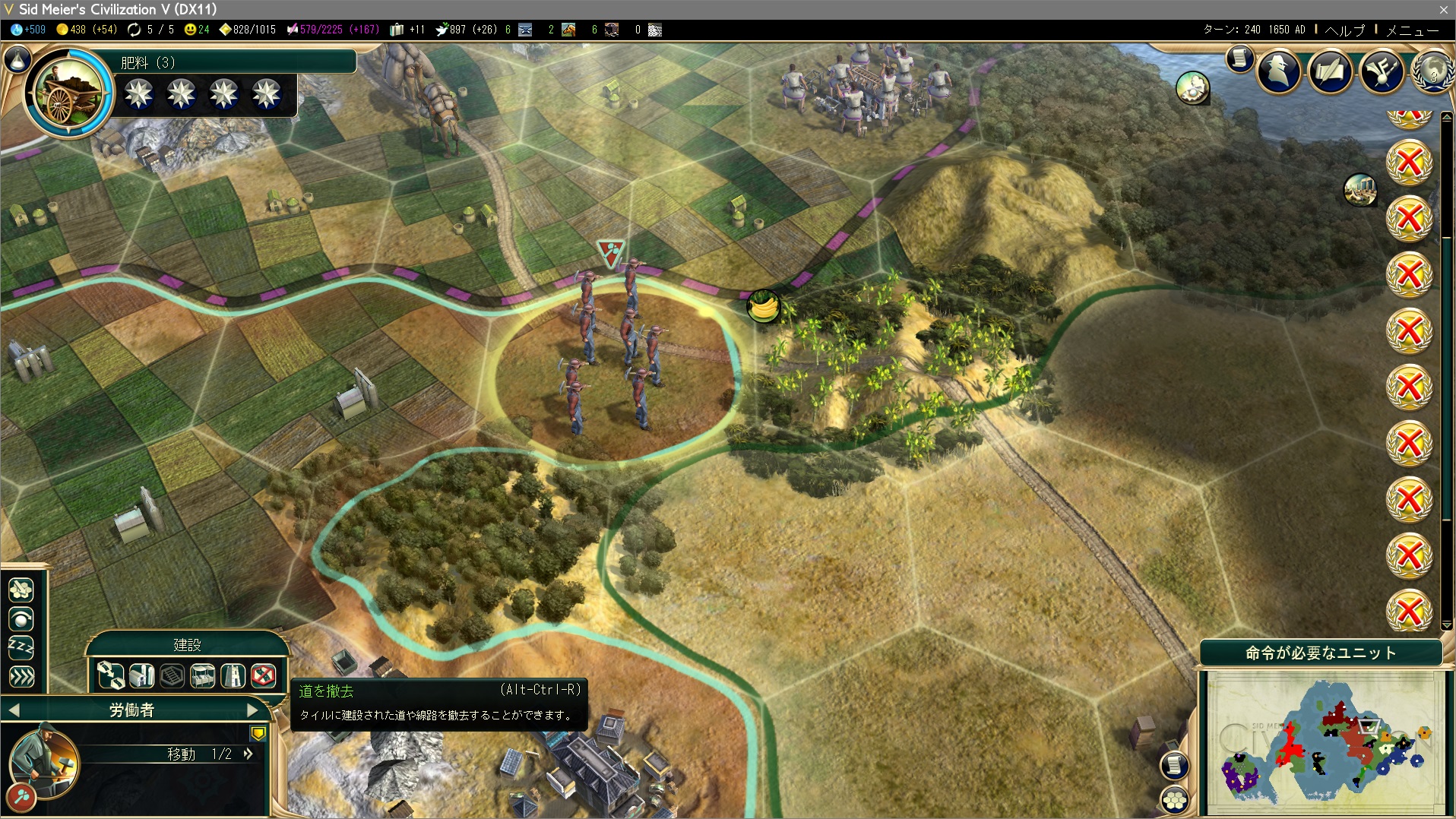
Task: Choose the build fort action
Action: (233, 675)
